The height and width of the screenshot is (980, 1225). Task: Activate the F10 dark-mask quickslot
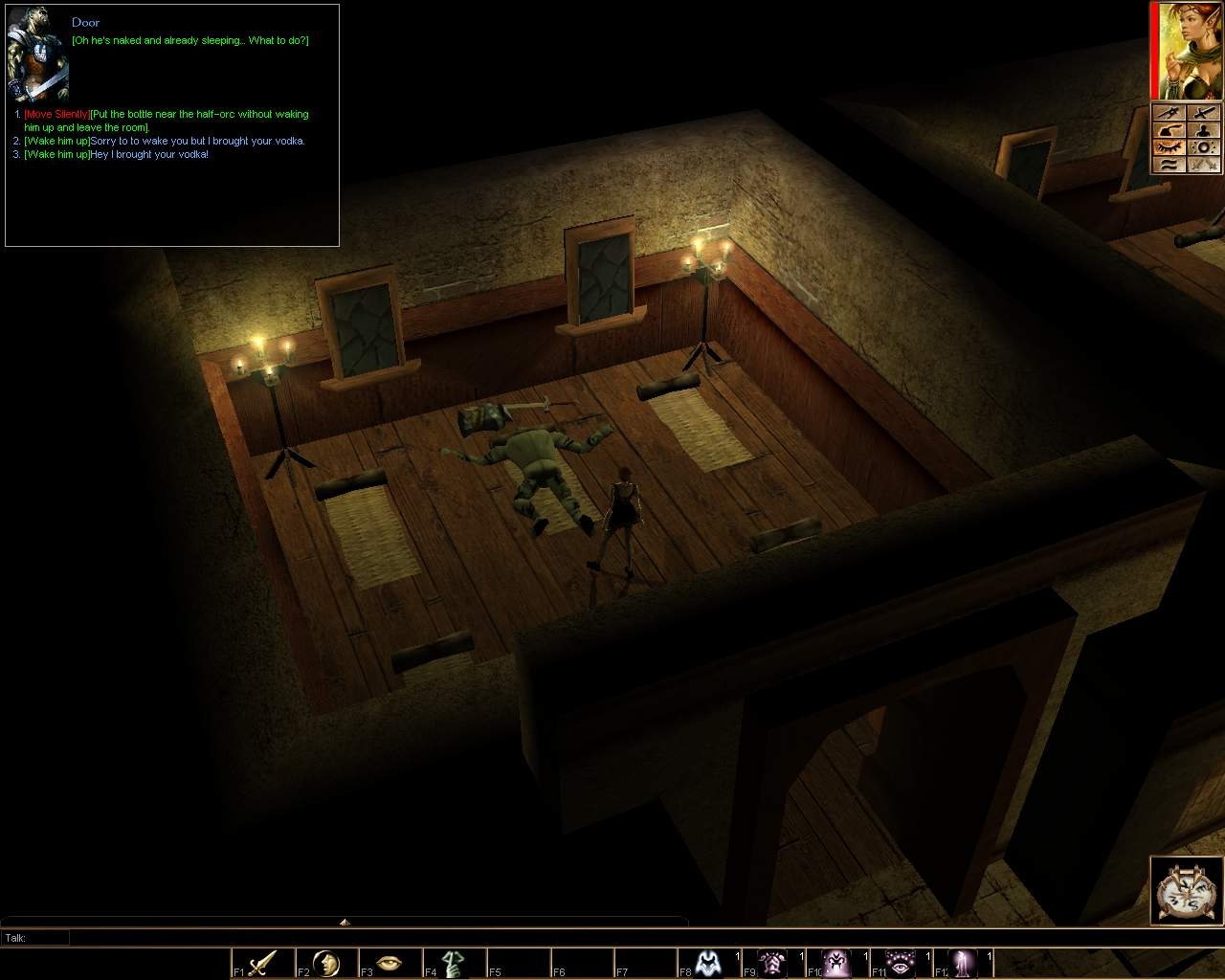pyautogui.click(x=837, y=962)
